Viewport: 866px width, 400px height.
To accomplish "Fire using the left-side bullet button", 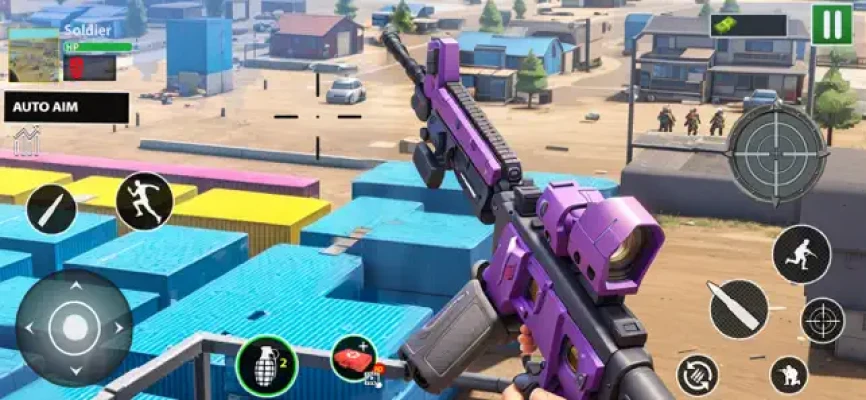I will click(51, 209).
